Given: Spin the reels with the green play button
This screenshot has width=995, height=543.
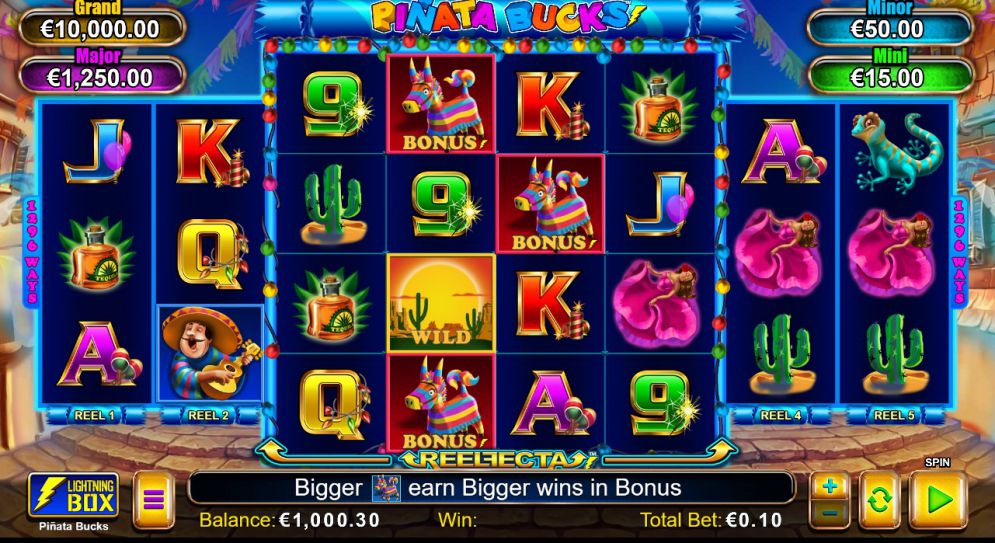Looking at the screenshot, I should (937, 499).
